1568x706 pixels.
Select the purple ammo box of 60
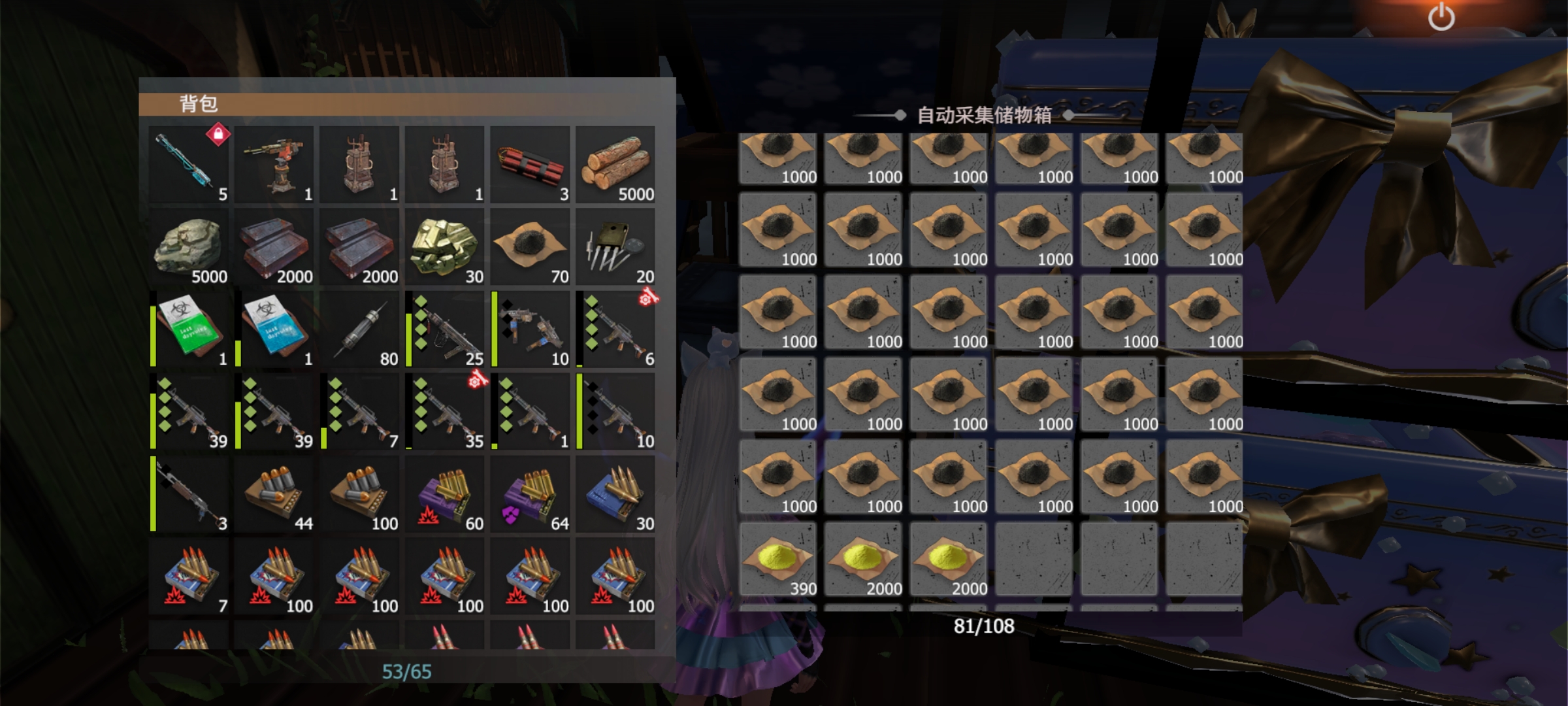[445, 494]
